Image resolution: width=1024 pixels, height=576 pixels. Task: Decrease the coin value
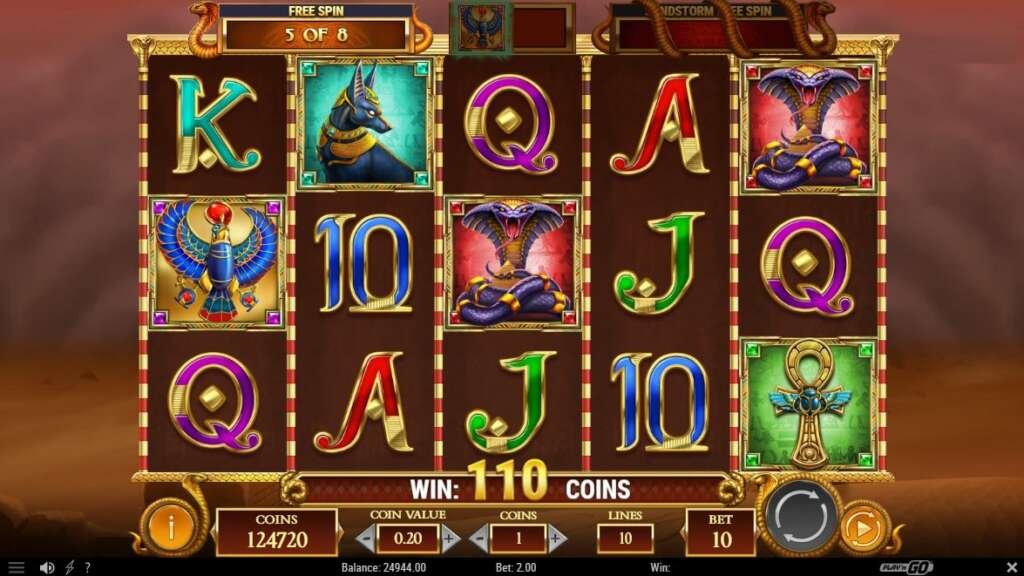pyautogui.click(x=365, y=539)
